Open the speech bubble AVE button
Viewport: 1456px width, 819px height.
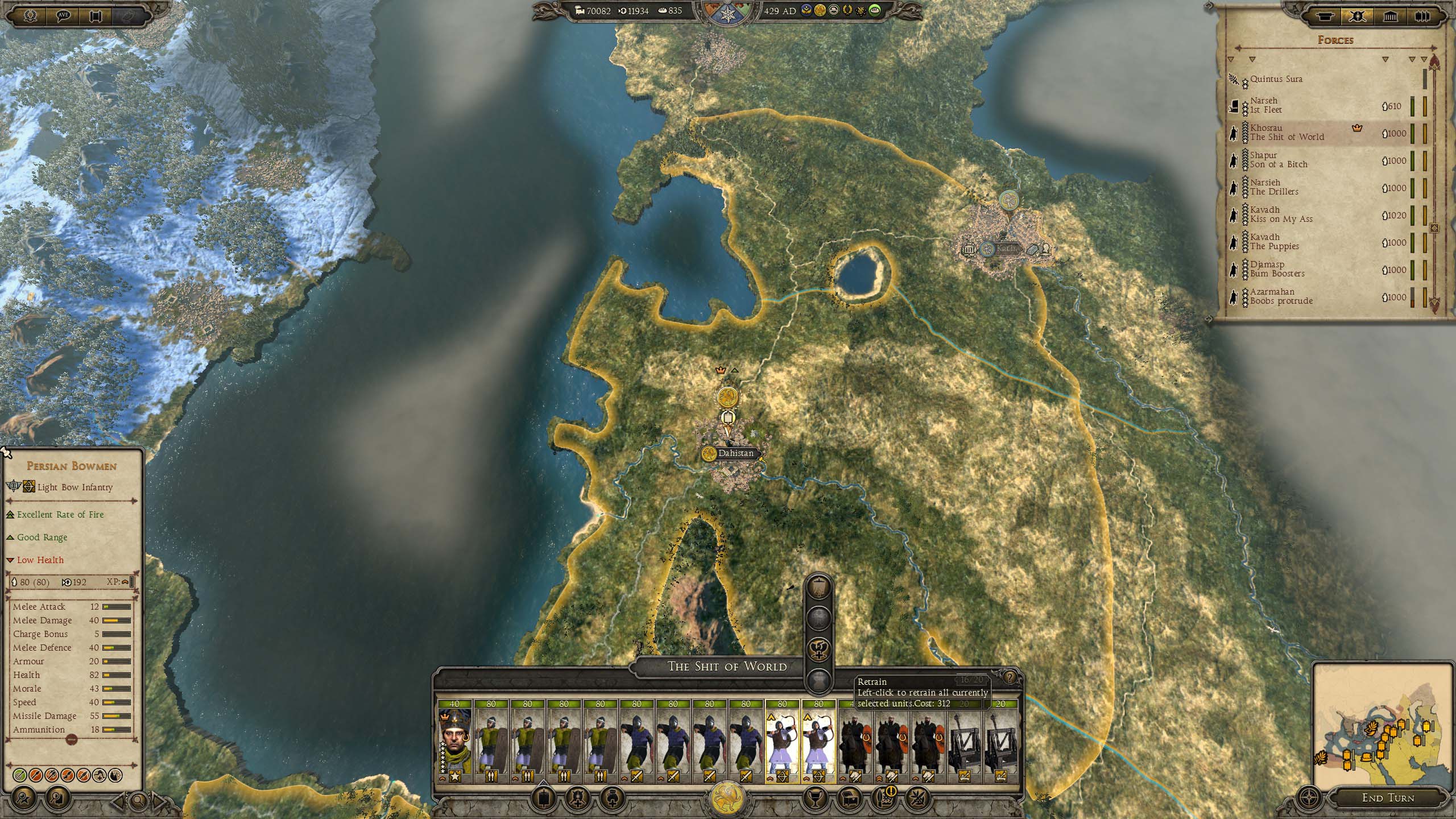(x=63, y=15)
